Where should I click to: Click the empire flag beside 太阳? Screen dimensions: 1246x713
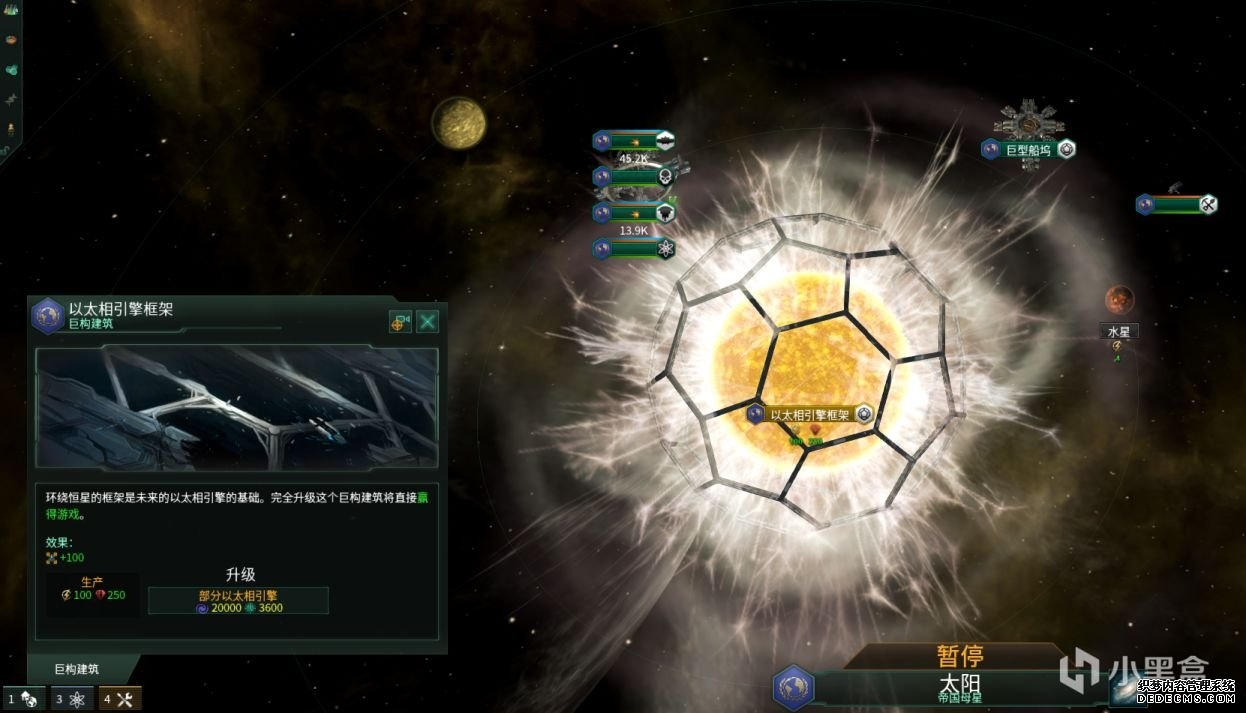coord(794,688)
